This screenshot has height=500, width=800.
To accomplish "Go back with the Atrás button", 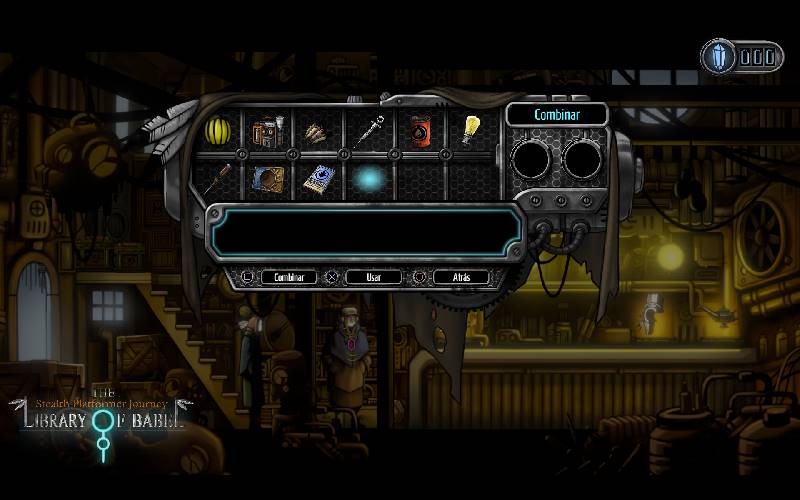I will click(x=461, y=277).
